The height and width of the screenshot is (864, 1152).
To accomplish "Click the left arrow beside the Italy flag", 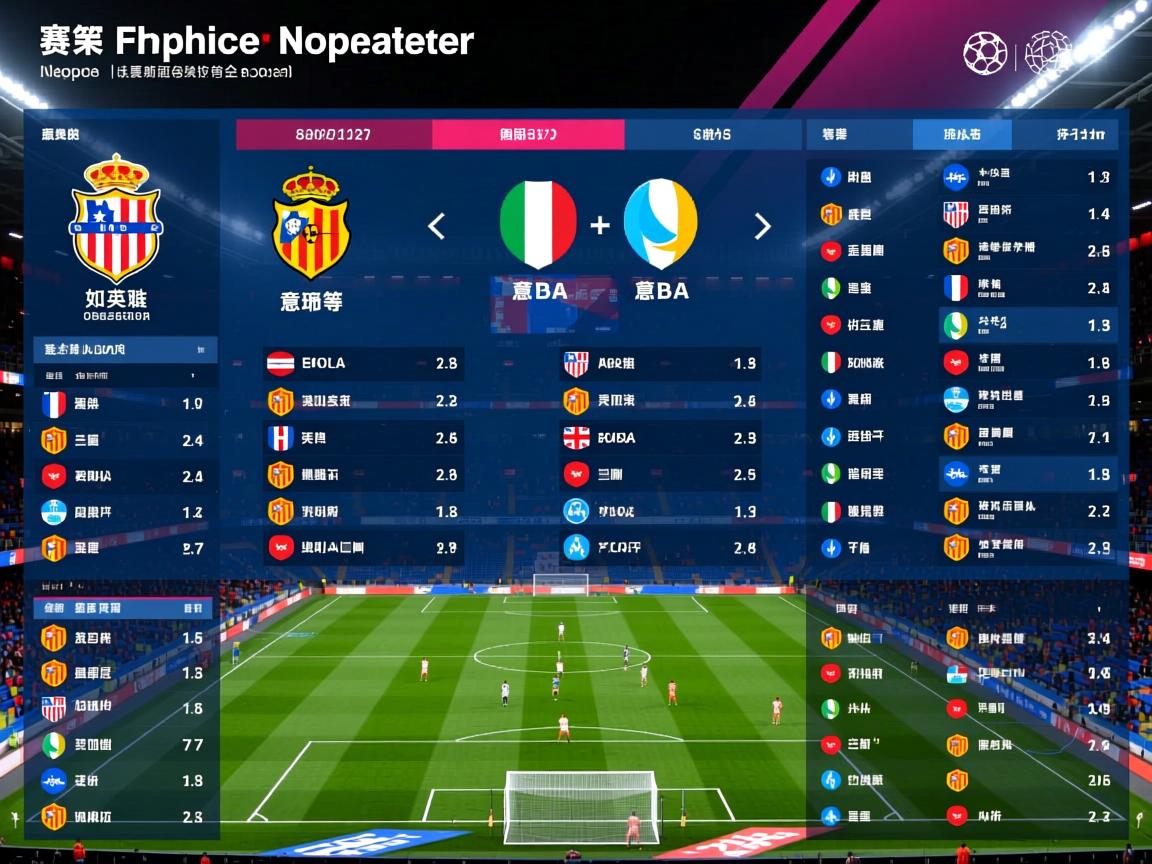I will tap(437, 227).
